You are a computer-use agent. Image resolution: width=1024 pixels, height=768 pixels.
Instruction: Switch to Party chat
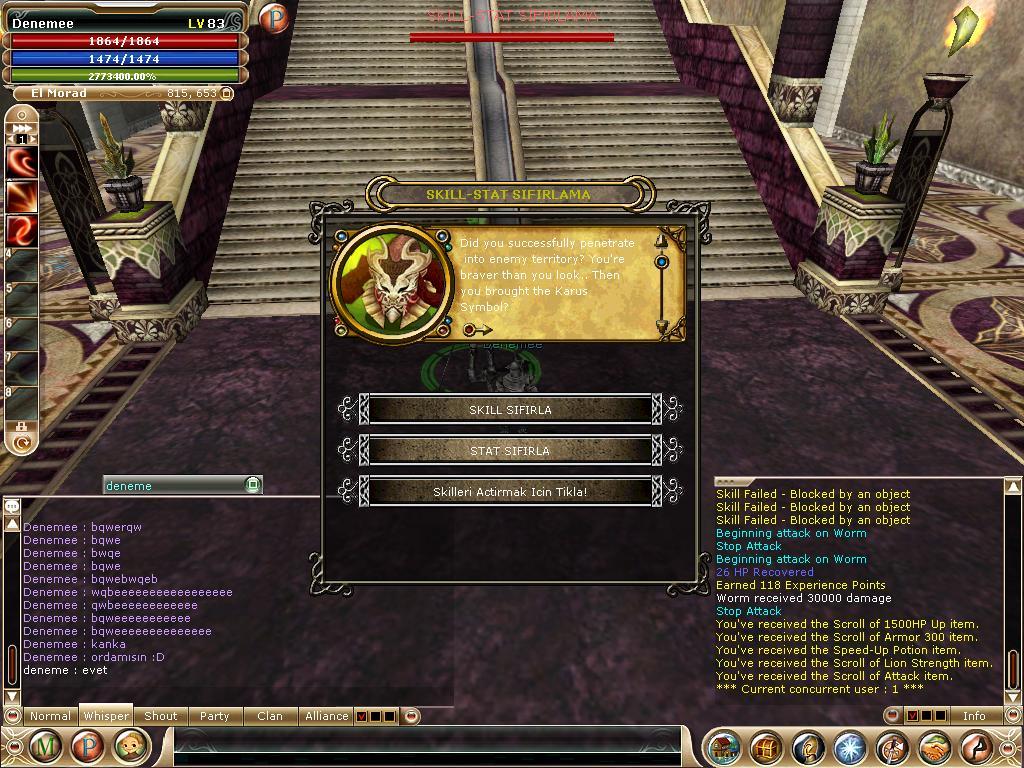[214, 716]
